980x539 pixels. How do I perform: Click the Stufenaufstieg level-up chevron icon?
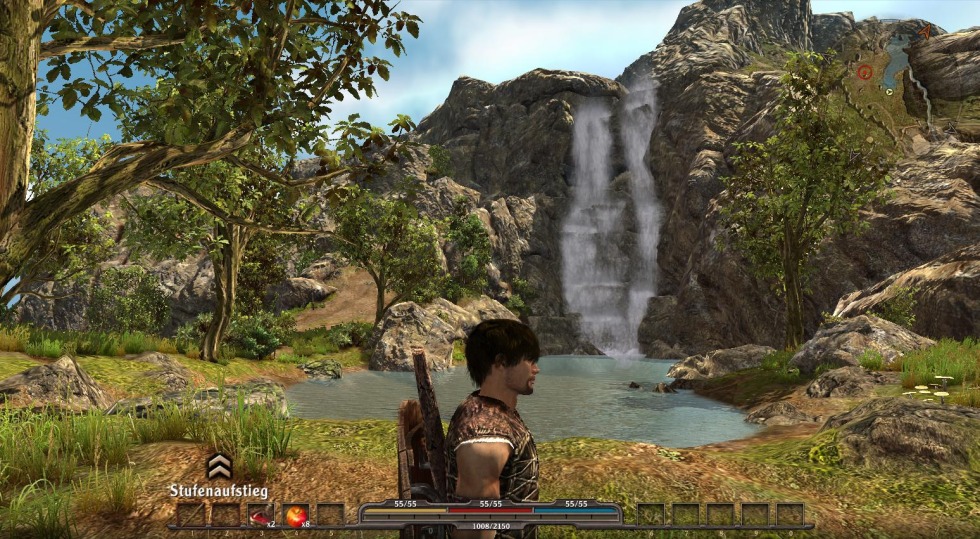[219, 466]
